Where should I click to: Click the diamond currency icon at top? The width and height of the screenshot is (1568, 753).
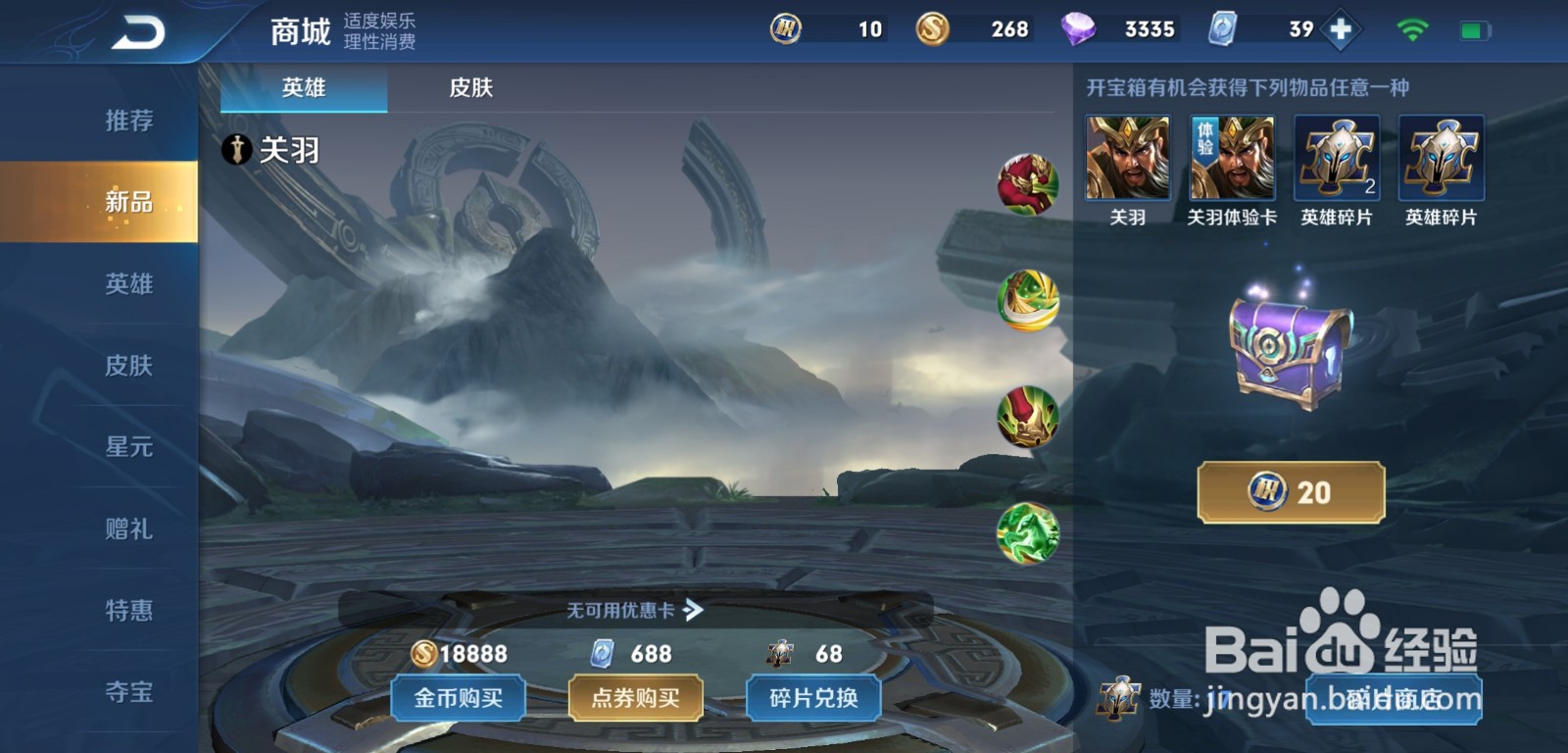click(x=1076, y=29)
